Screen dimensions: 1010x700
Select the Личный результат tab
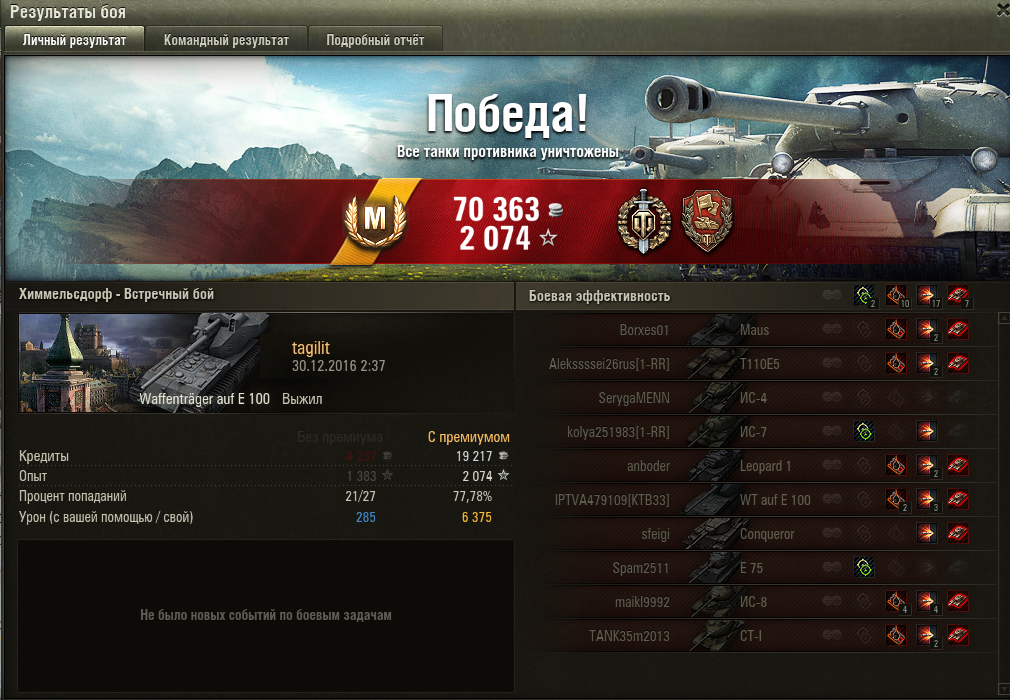tap(74, 40)
